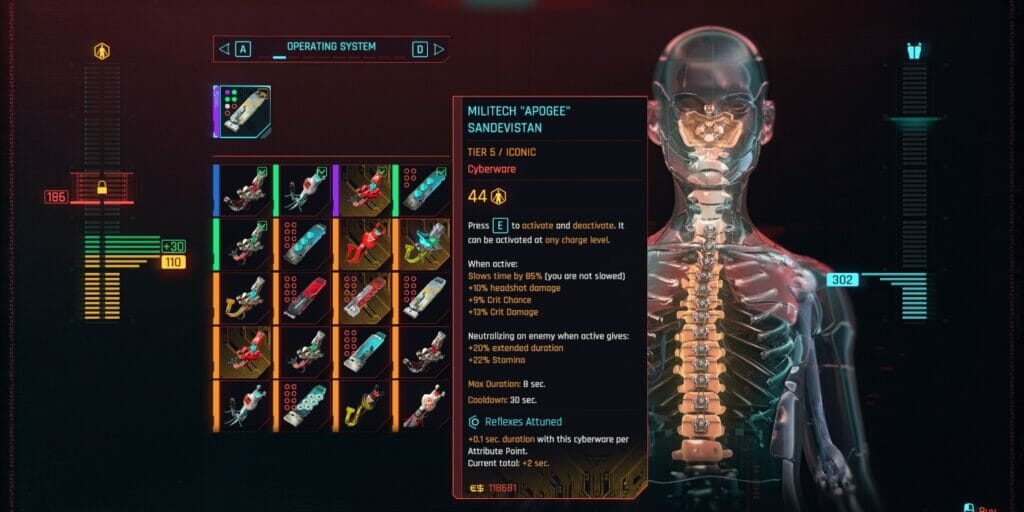Select the equipped operating system slot
This screenshot has height=512, width=1024.
pos(243,111)
